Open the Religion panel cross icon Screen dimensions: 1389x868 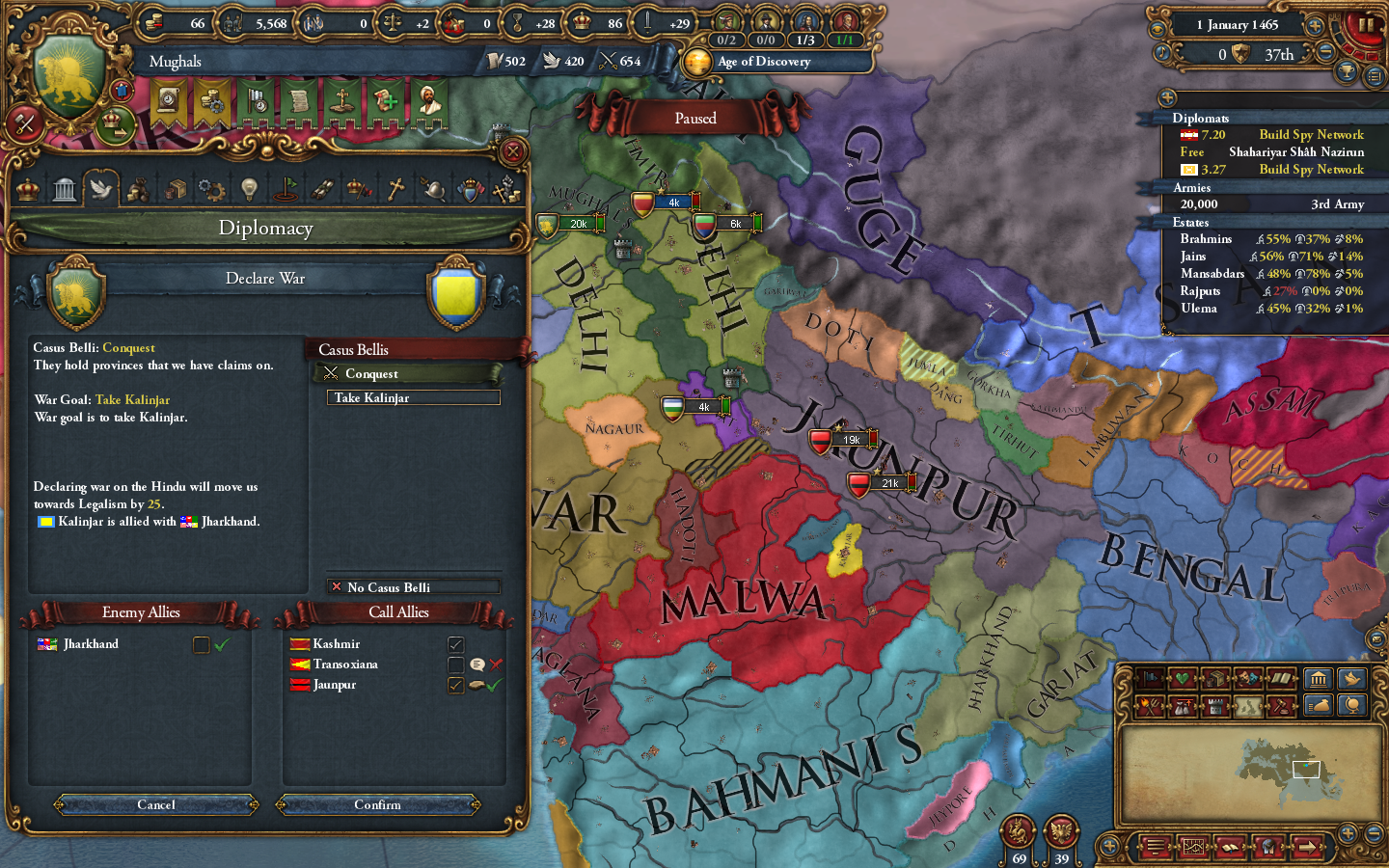click(x=396, y=188)
